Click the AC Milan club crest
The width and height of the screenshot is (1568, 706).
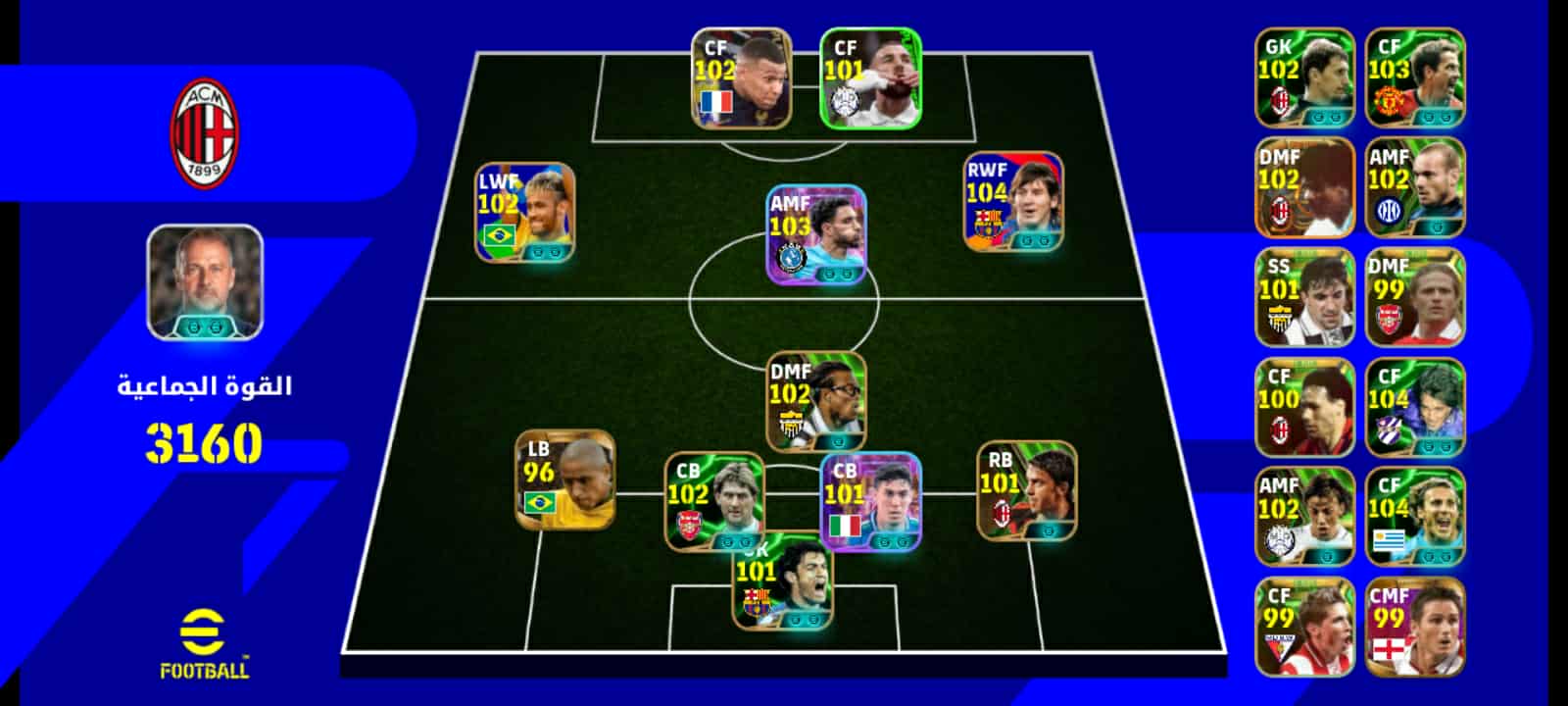pyautogui.click(x=205, y=133)
